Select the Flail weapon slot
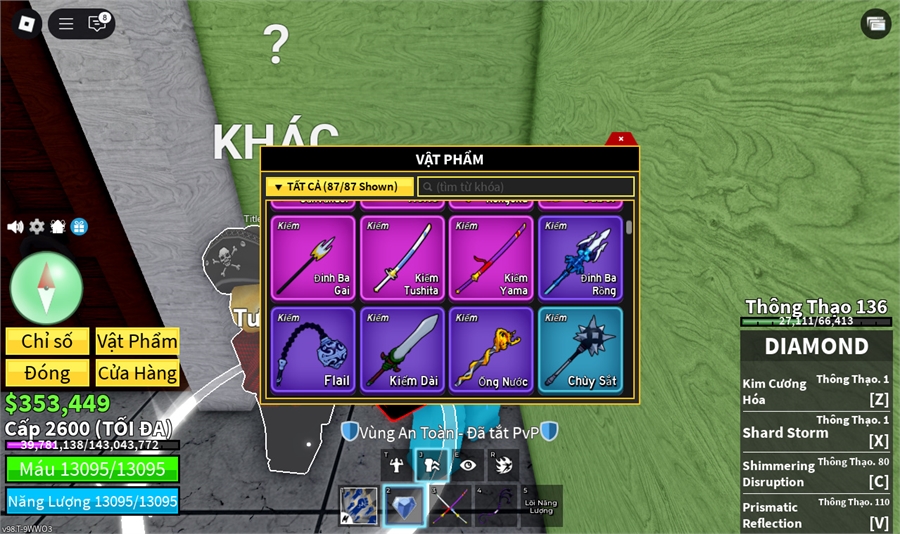The width and height of the screenshot is (900, 534). click(x=313, y=349)
